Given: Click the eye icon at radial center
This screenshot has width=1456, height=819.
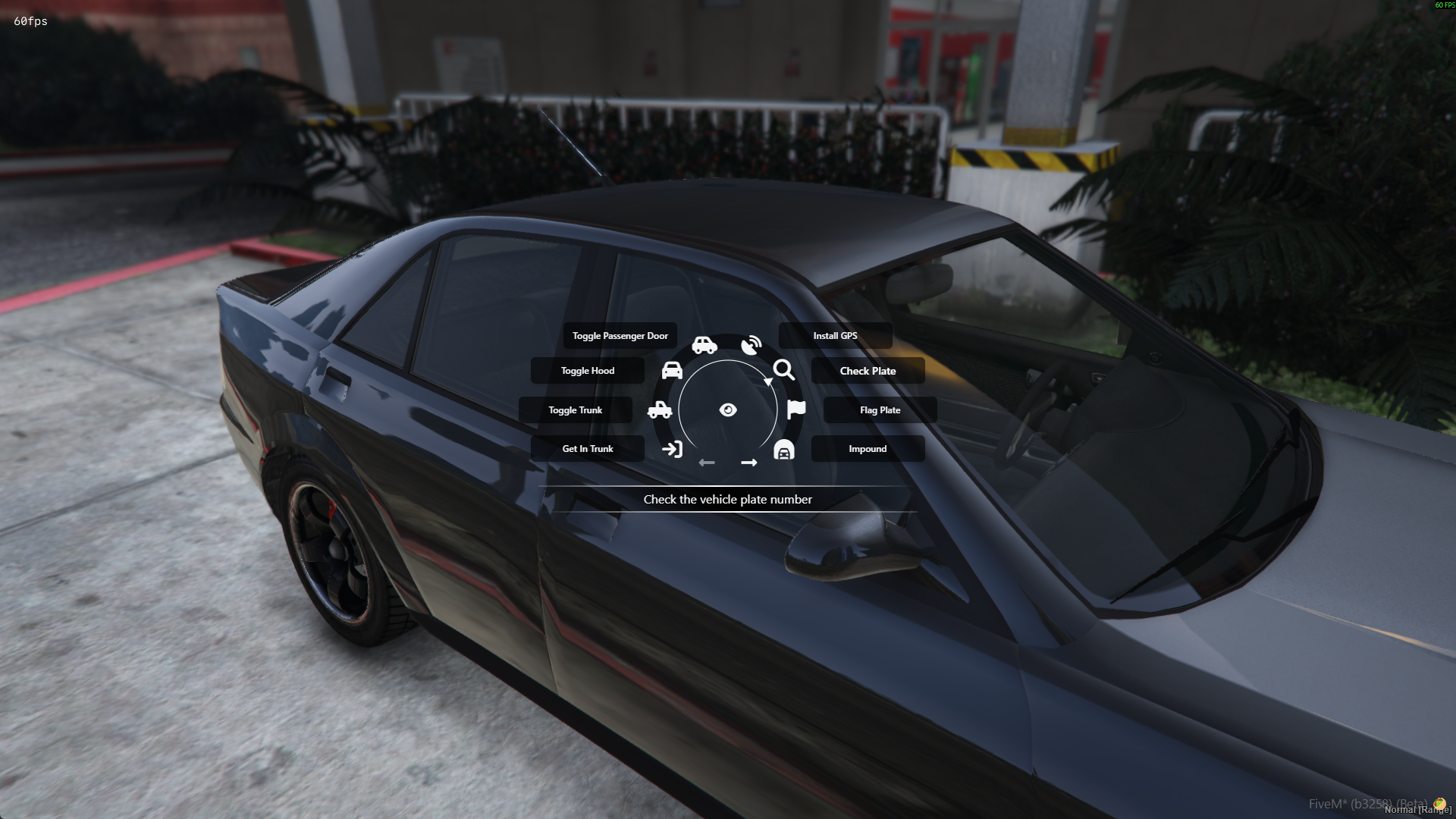Looking at the screenshot, I should pyautogui.click(x=728, y=410).
